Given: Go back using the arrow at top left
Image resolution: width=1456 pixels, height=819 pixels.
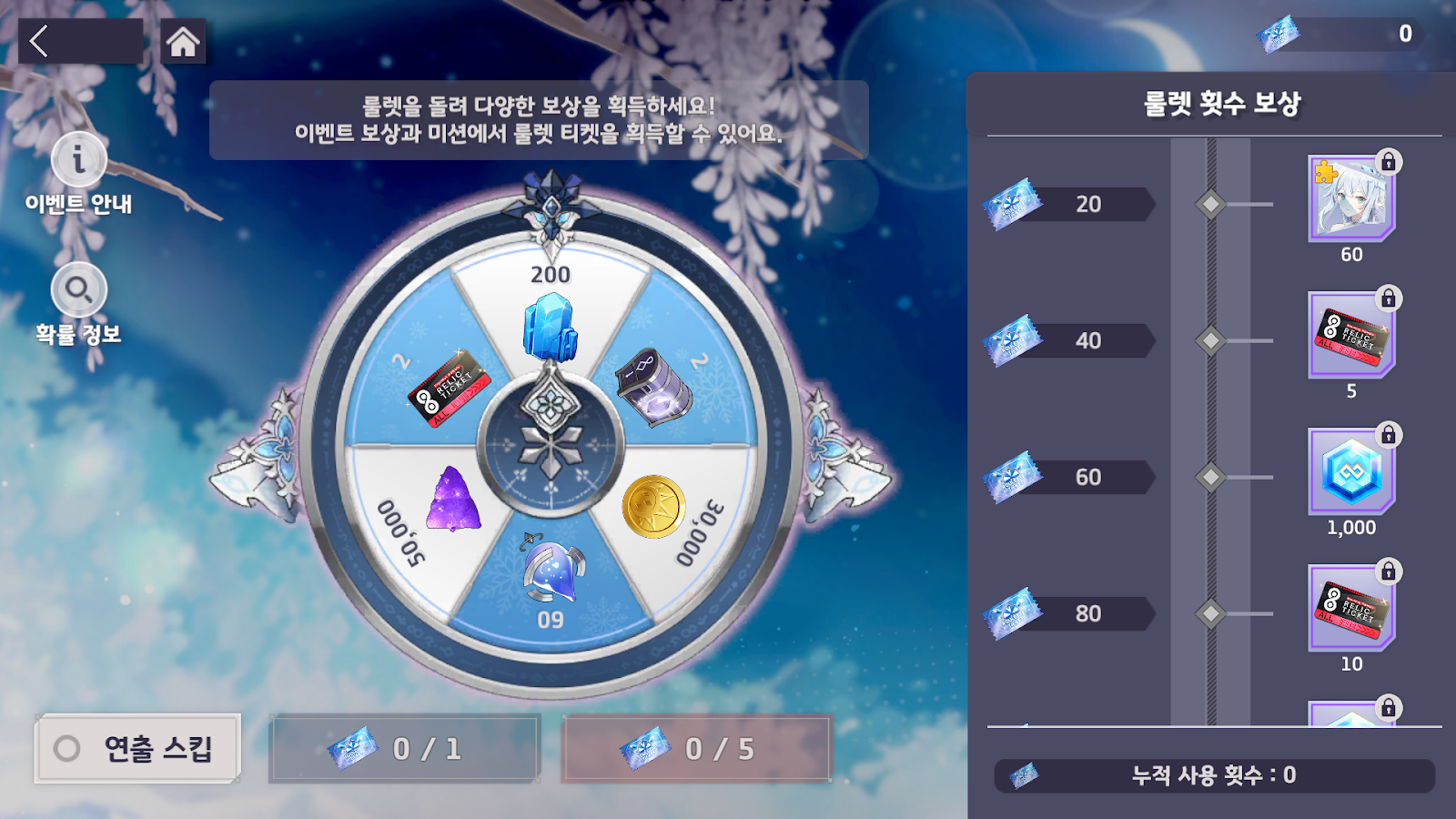Looking at the screenshot, I should coord(40,40).
